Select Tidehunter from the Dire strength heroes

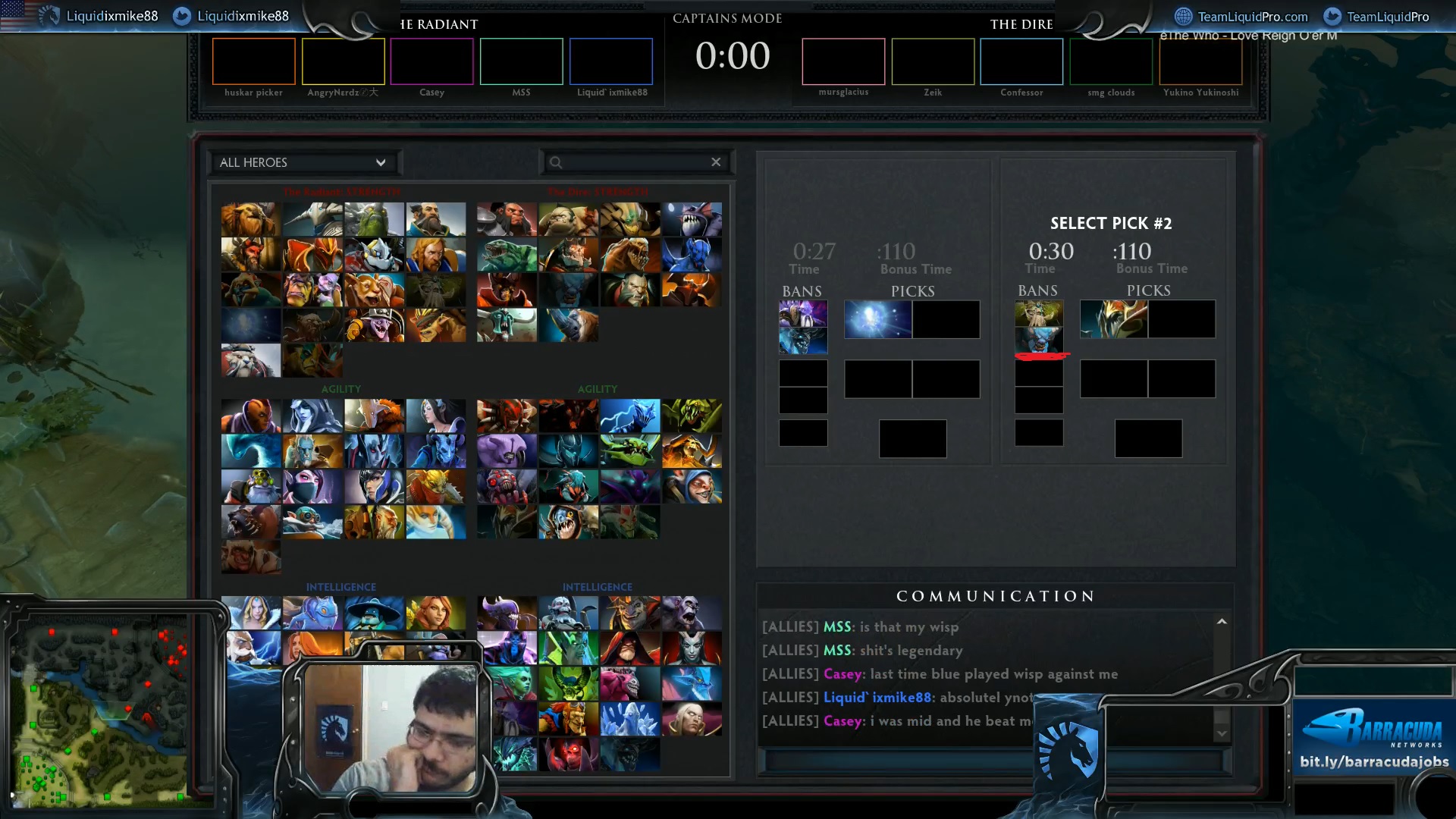pos(507,256)
